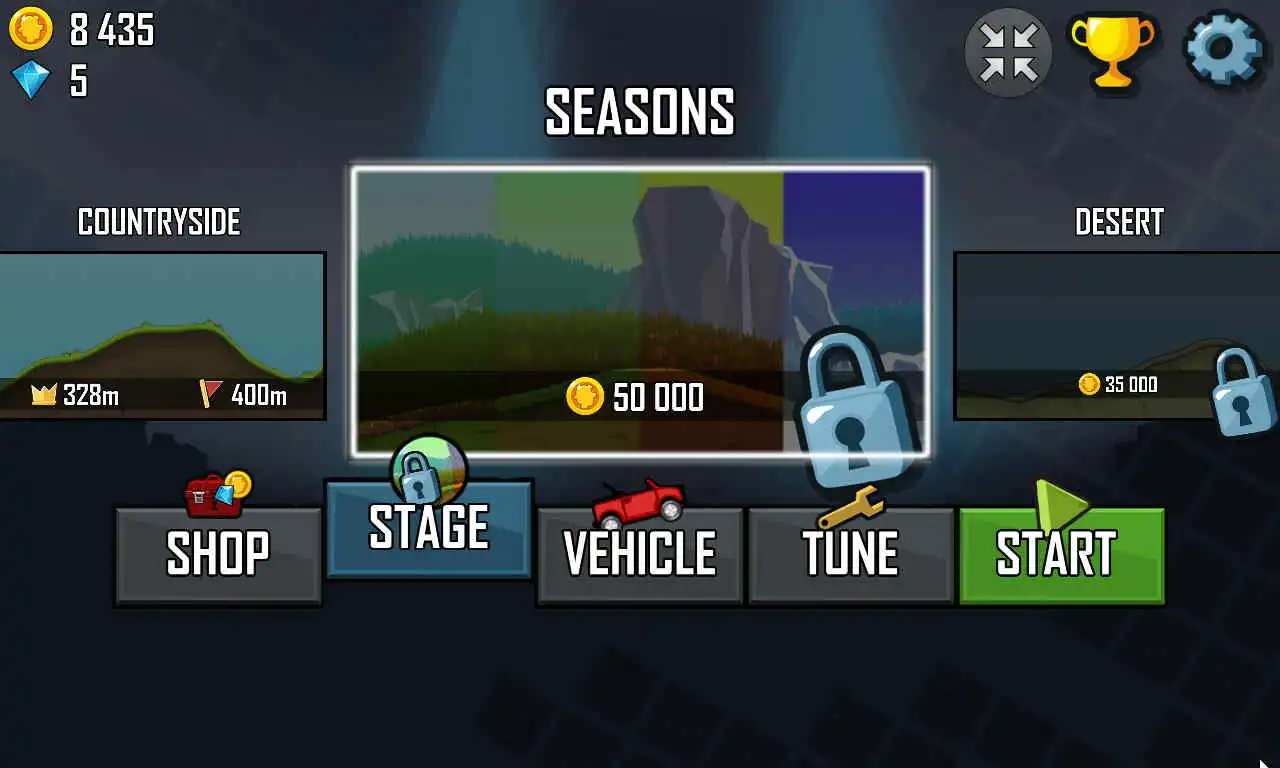Click the shrink-arrows fullscreen toggle icon

tap(1008, 52)
